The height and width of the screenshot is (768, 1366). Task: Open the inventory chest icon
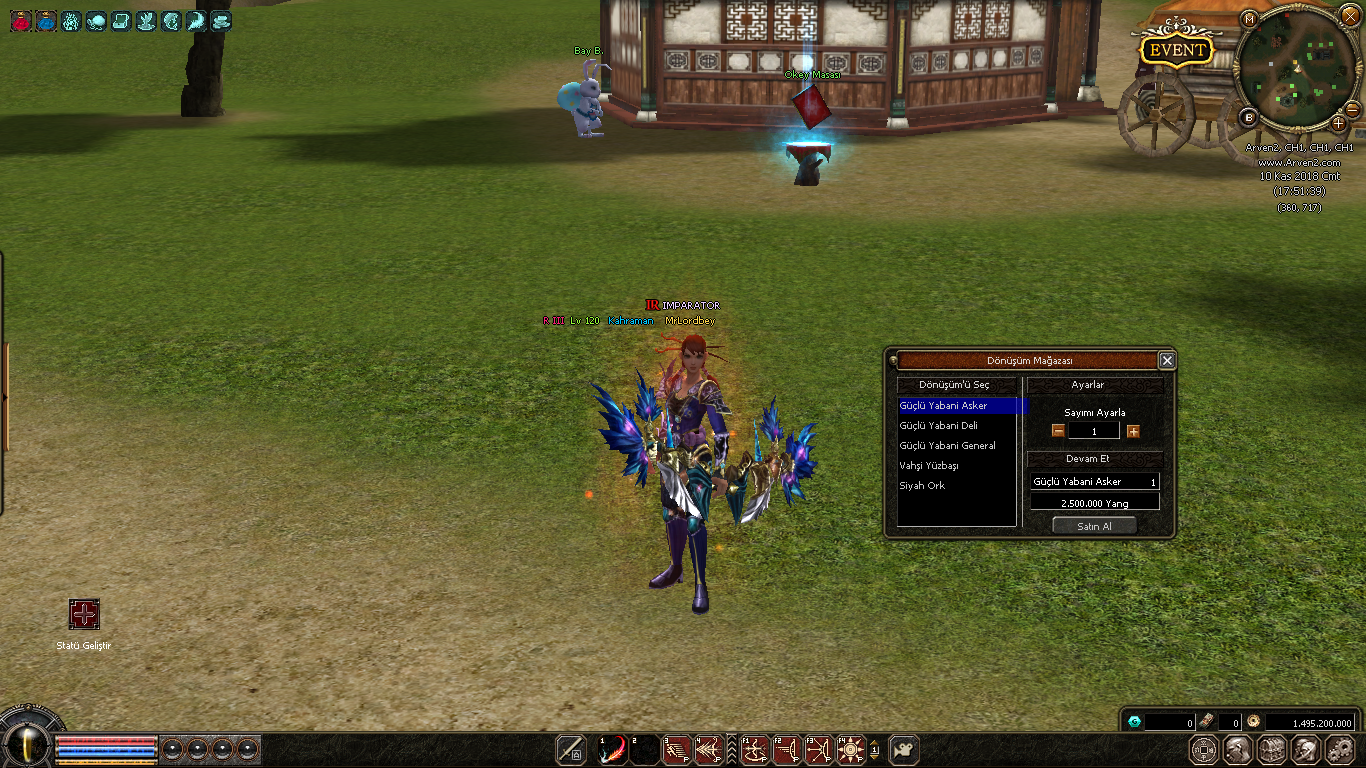click(x=1272, y=750)
